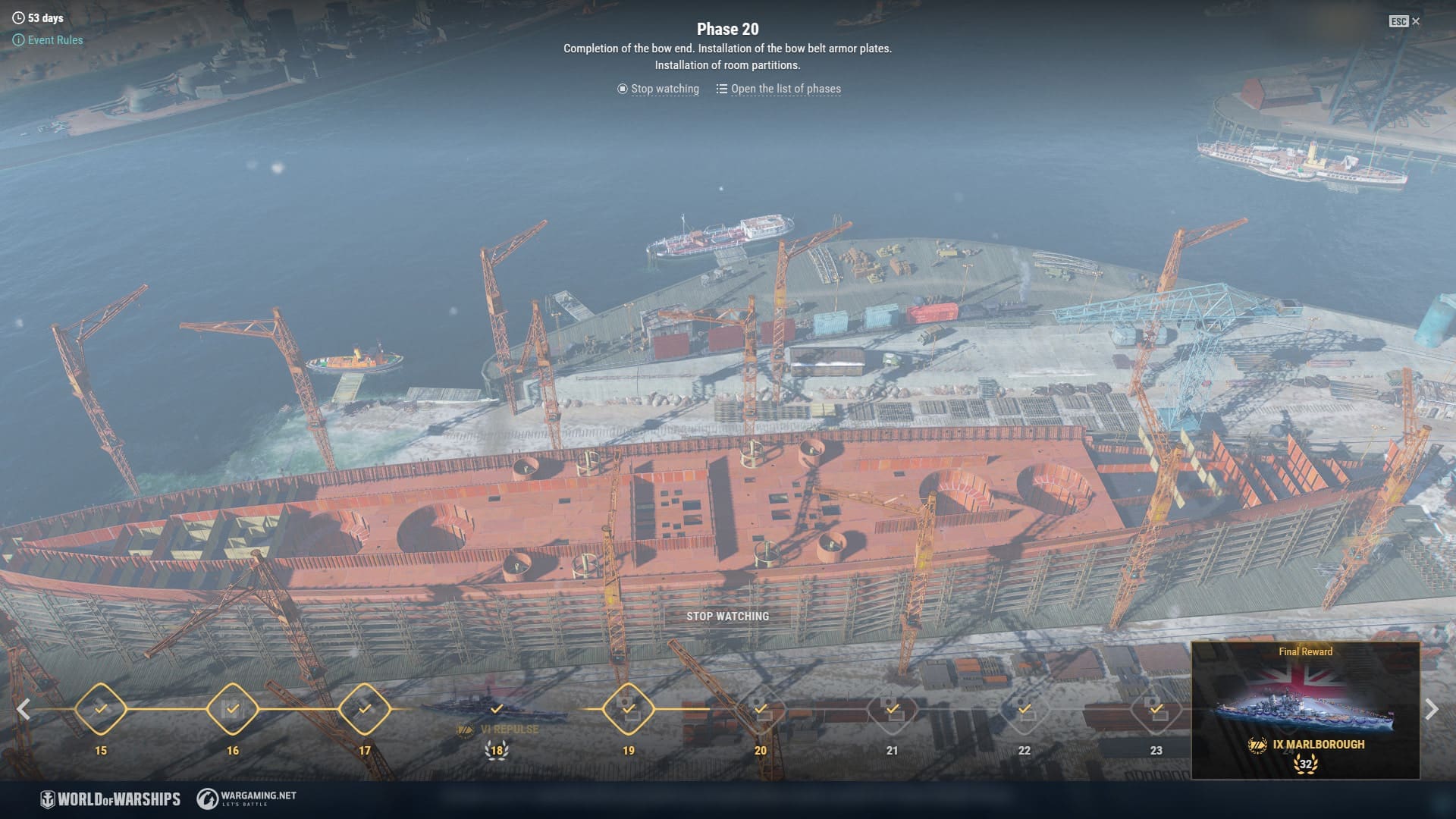Screen dimensions: 1456x819
Task: Open the Event Rules info
Action: point(49,40)
